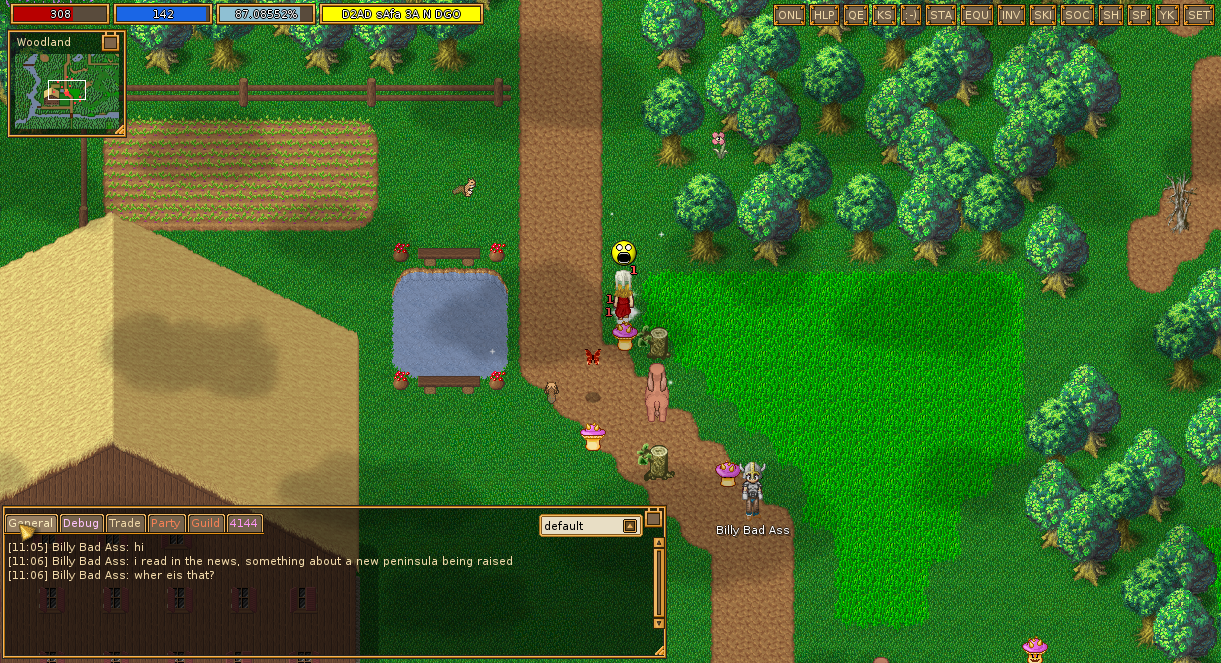The width and height of the screenshot is (1221, 663).
Task: Switch to the Trade chat tab
Action: tap(125, 523)
